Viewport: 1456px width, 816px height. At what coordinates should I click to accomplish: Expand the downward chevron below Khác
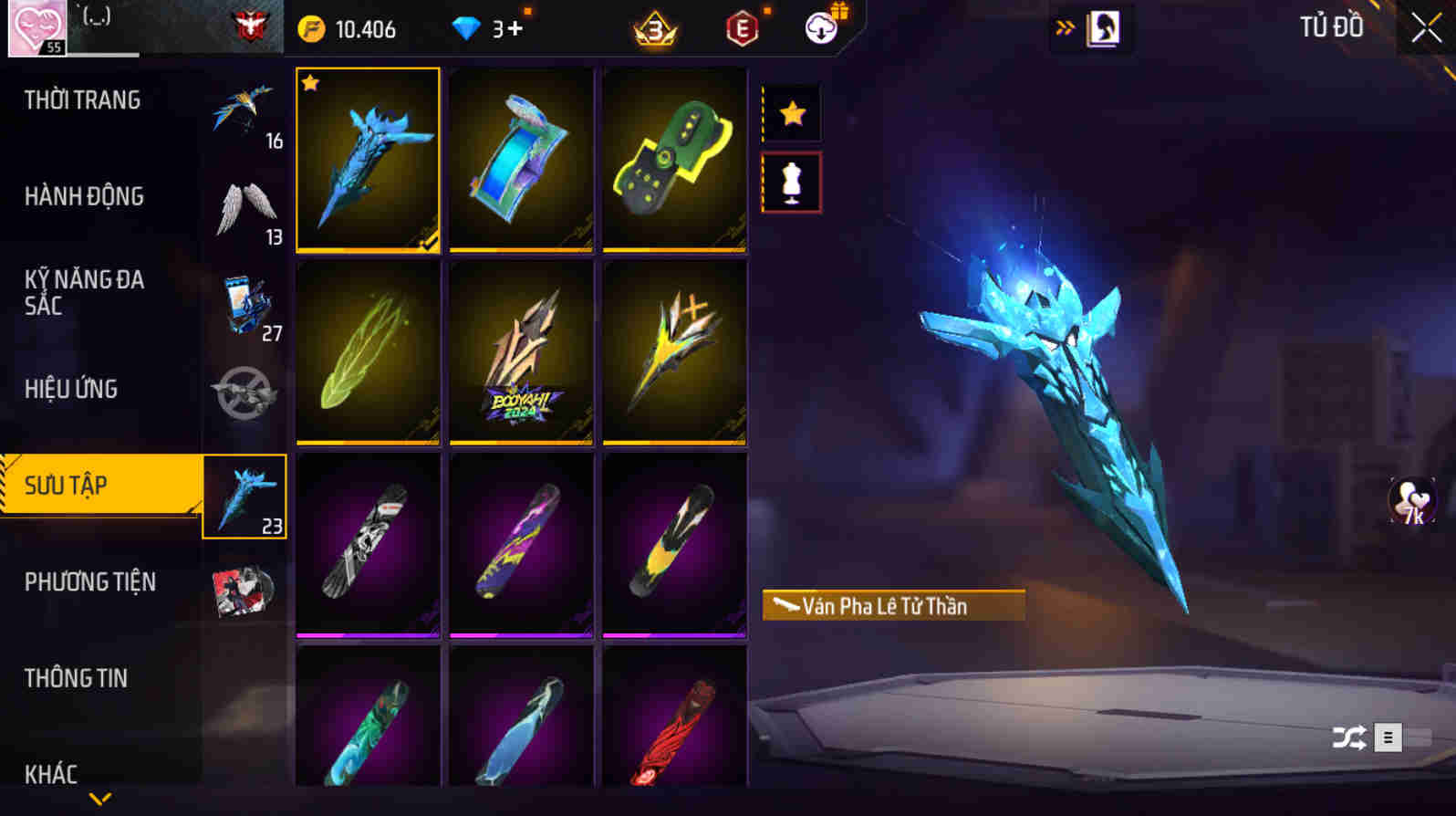[100, 799]
